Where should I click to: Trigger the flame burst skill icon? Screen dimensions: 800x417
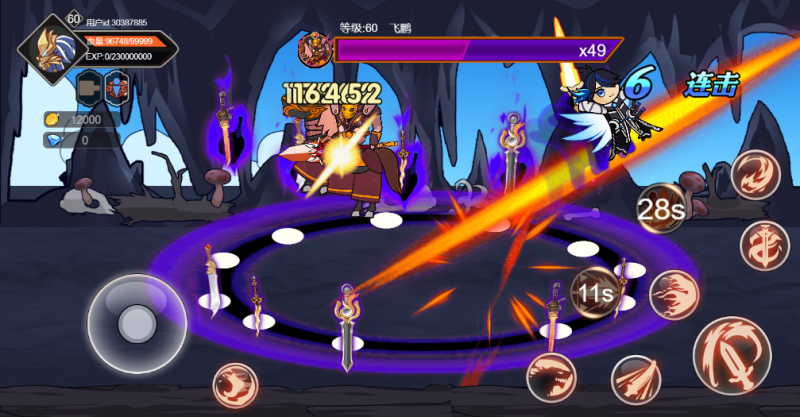click(x=673, y=295)
